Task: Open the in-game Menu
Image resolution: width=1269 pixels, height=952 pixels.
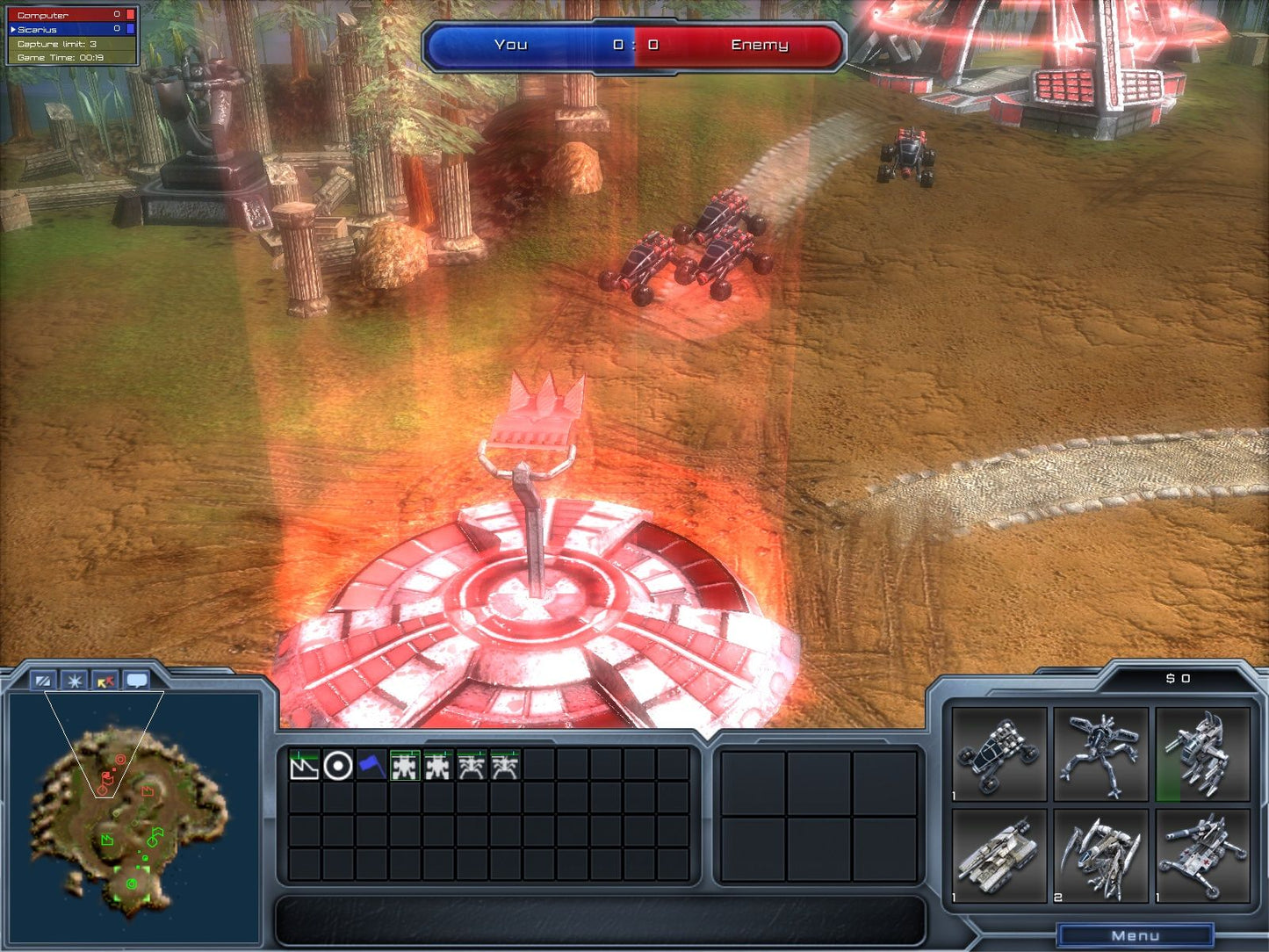Action: (x=1134, y=934)
